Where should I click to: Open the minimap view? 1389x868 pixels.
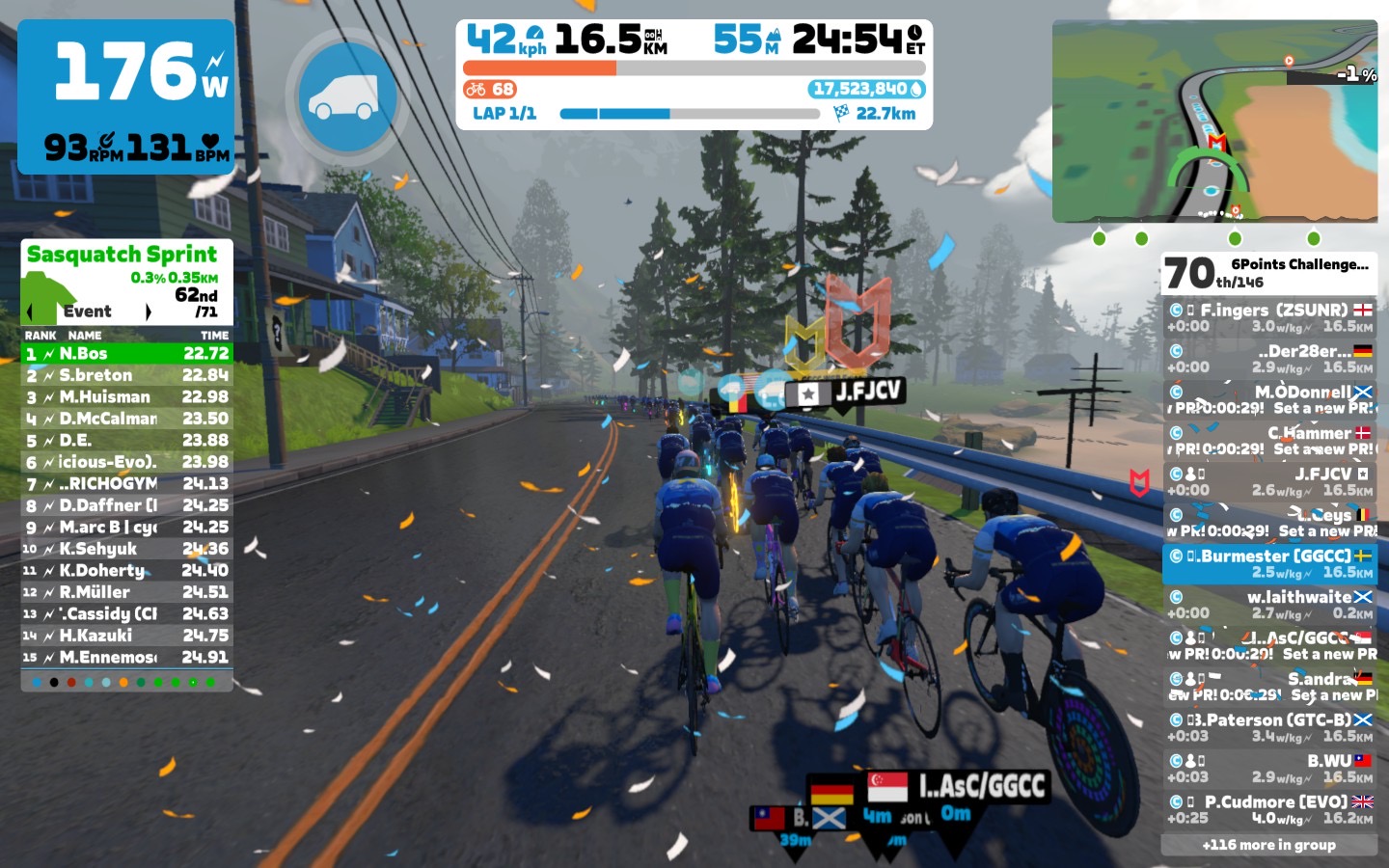1213,122
